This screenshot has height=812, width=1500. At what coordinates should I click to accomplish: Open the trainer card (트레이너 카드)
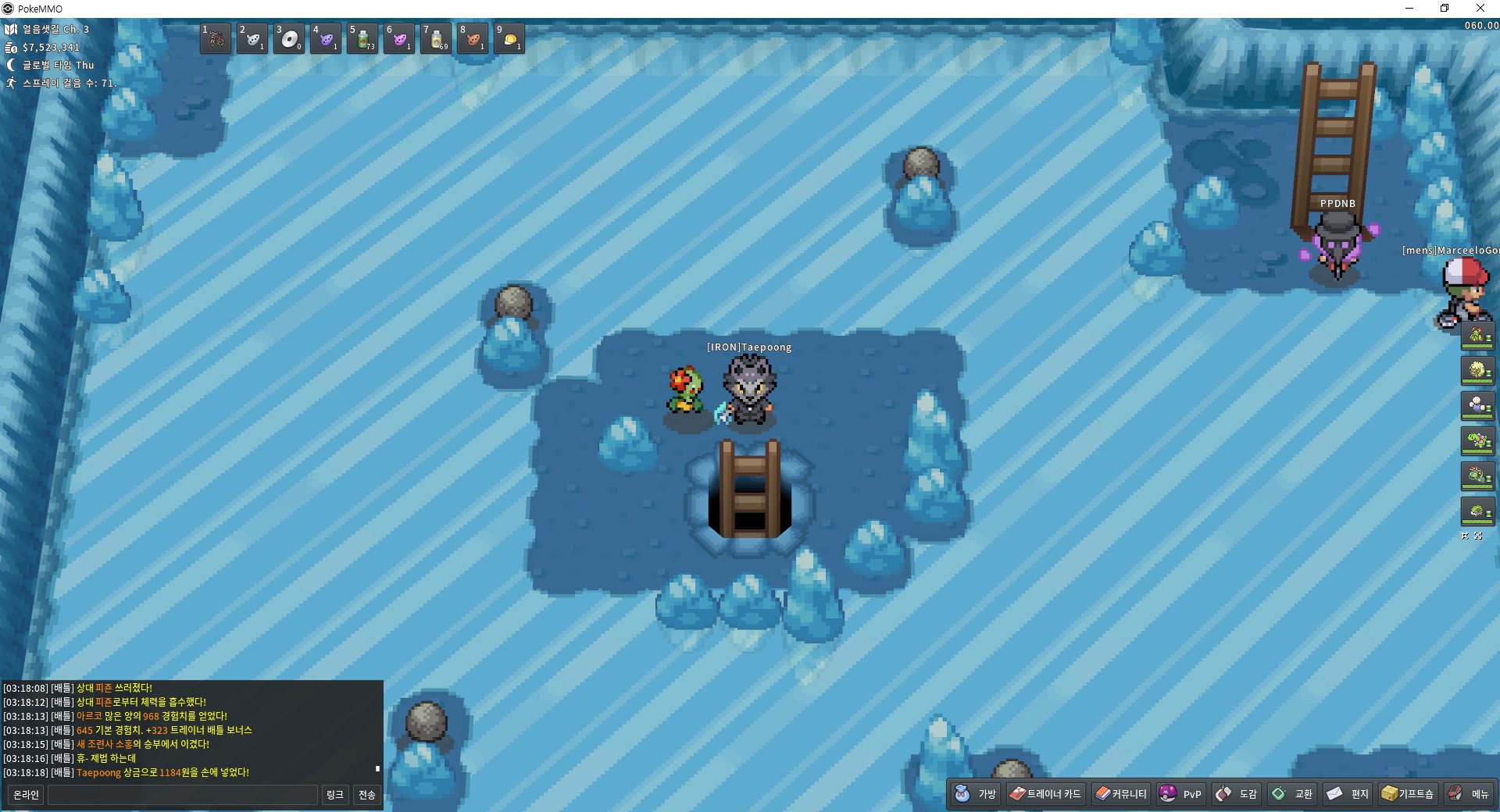click(x=1045, y=794)
